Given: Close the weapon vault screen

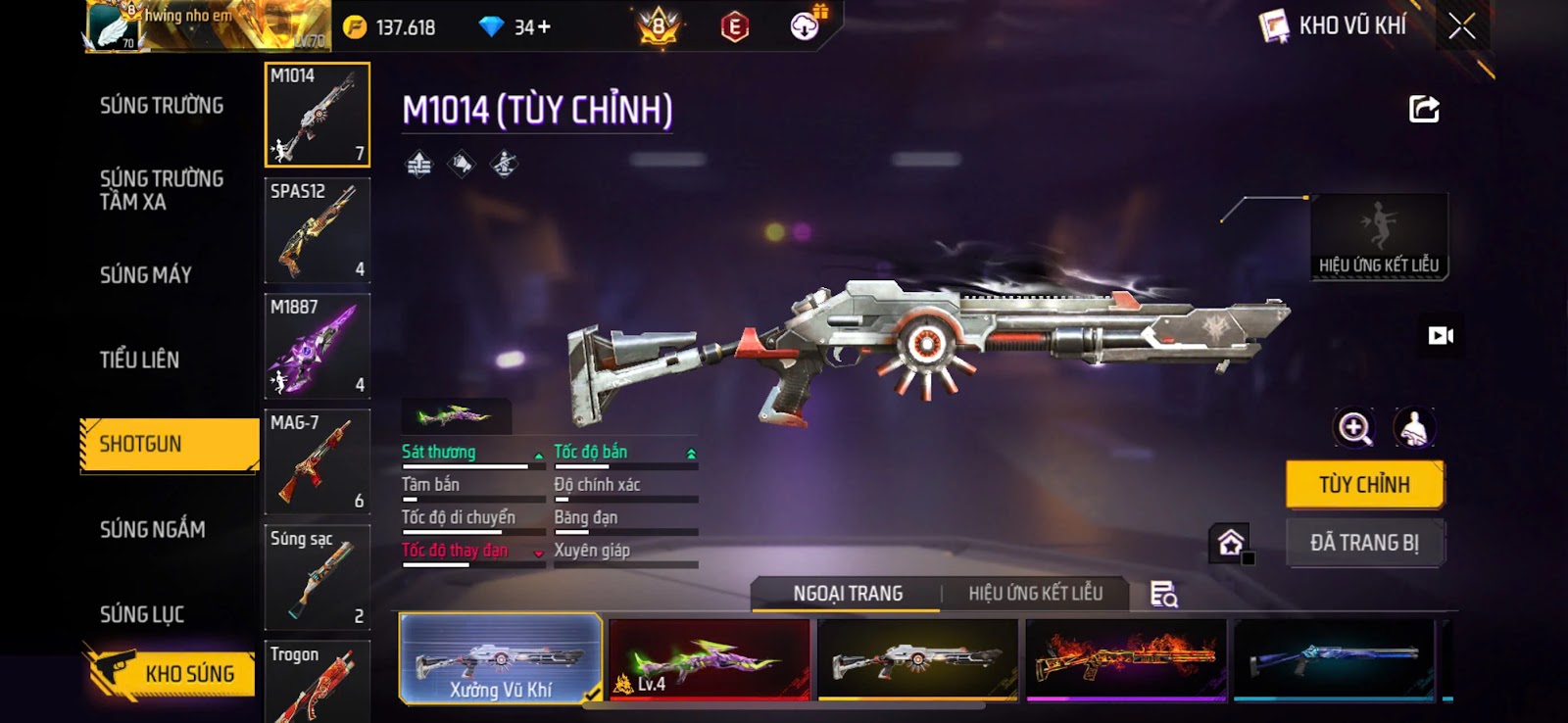Looking at the screenshot, I should (x=1461, y=26).
